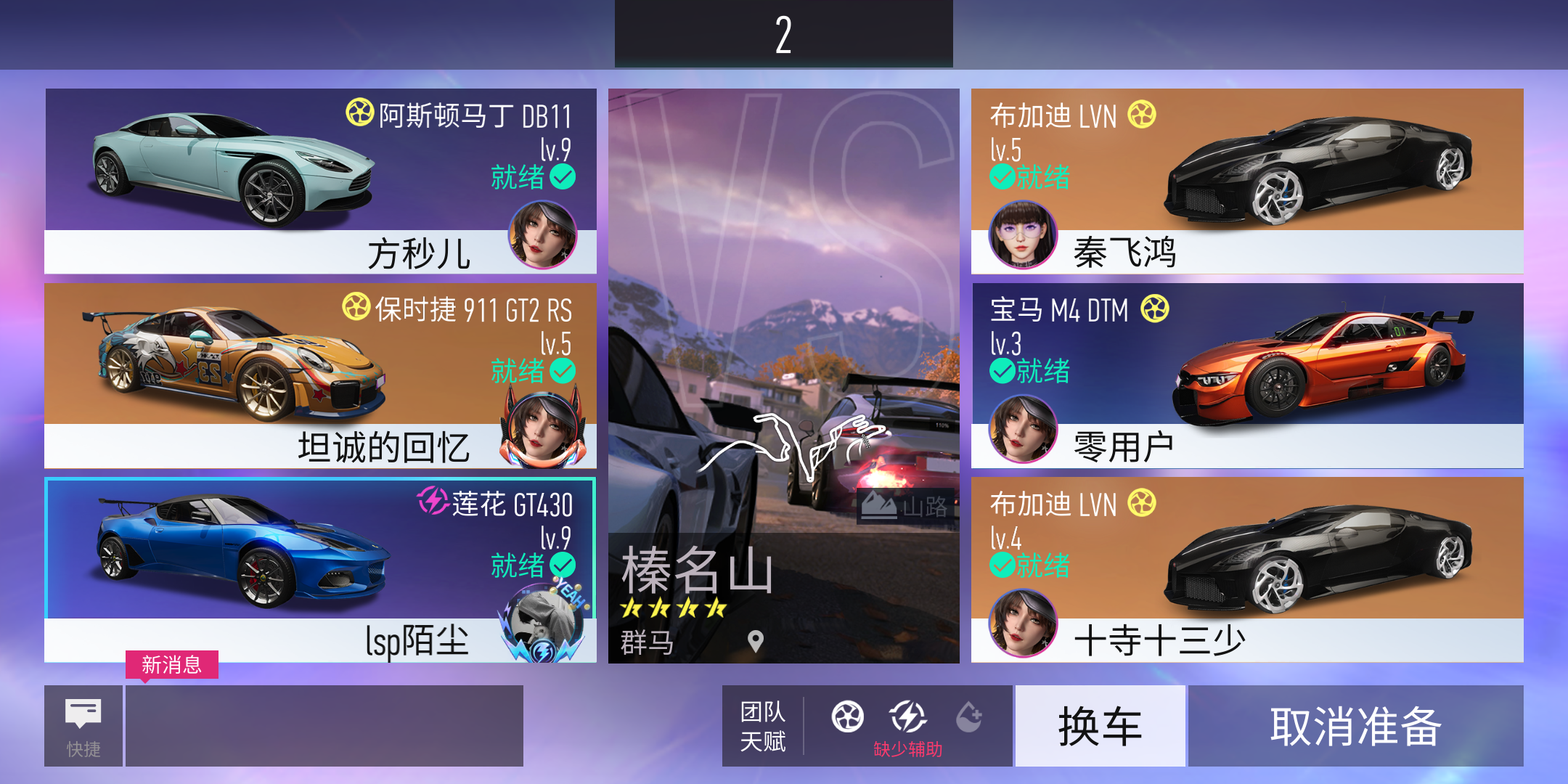Toggle 秦飞鸿's ready status check
This screenshot has height=784, width=1568.
[1003, 176]
